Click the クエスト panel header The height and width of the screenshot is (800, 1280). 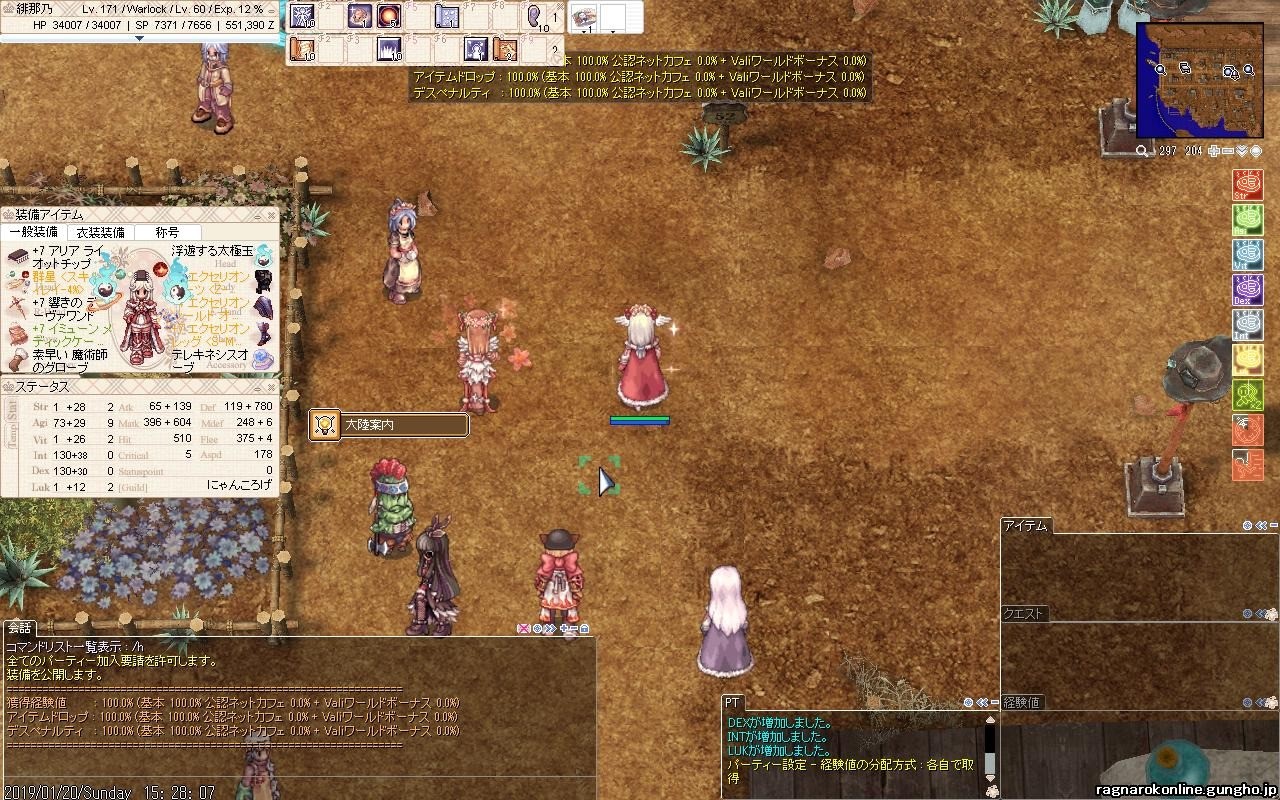click(1023, 614)
